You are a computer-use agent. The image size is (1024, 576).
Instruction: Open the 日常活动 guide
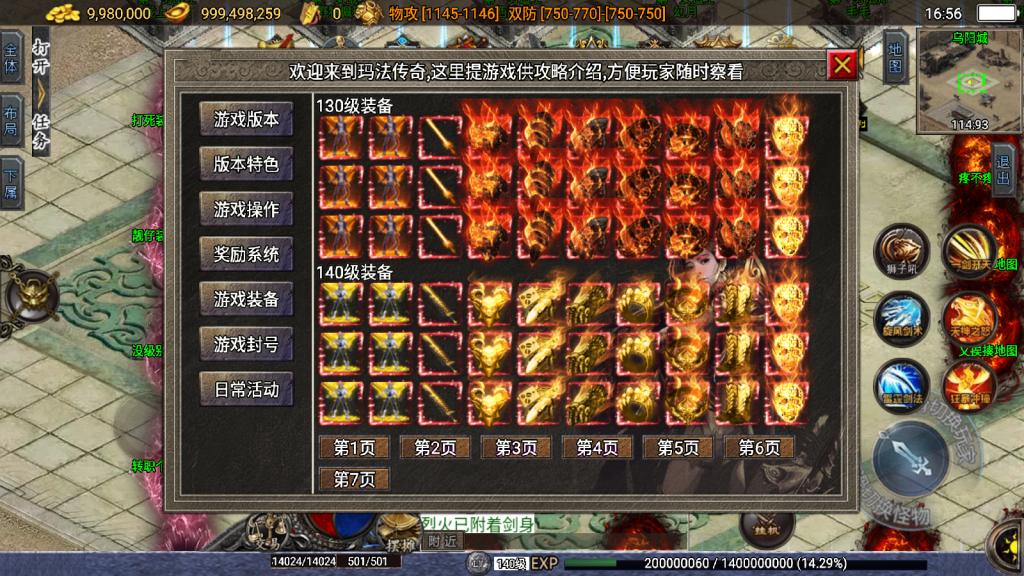(x=246, y=389)
